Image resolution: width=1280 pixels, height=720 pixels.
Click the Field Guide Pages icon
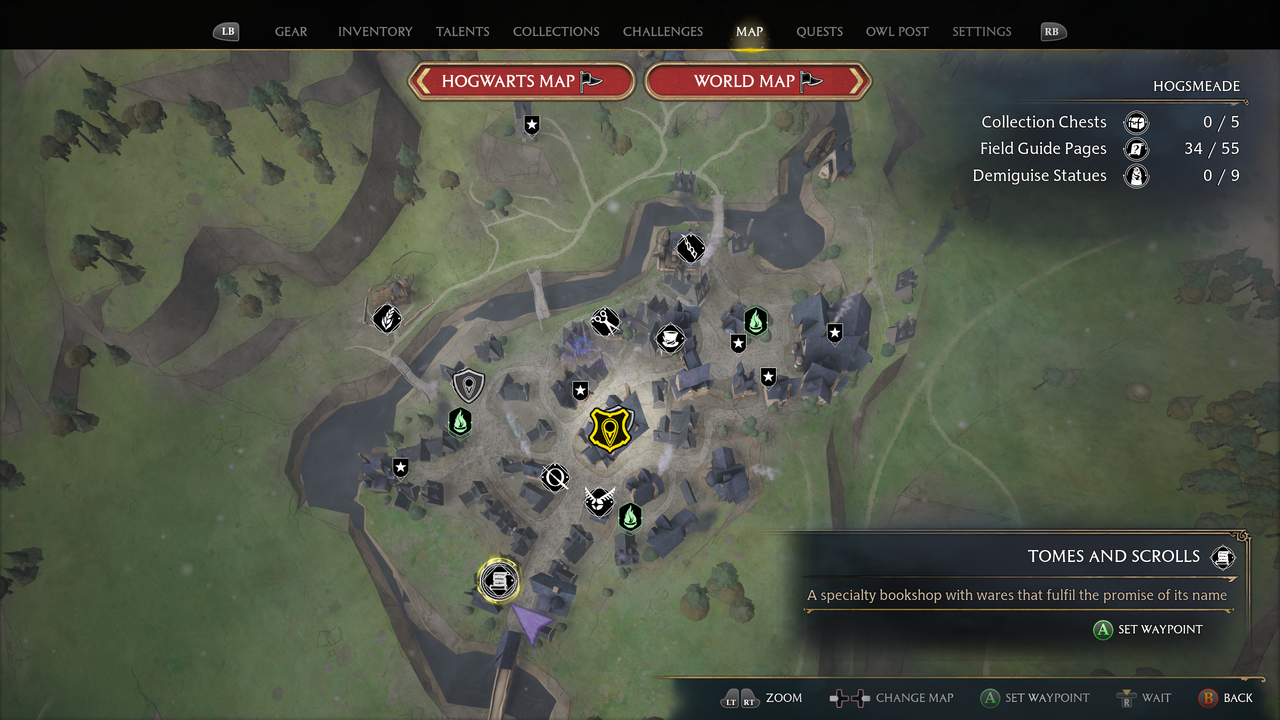(1136, 148)
